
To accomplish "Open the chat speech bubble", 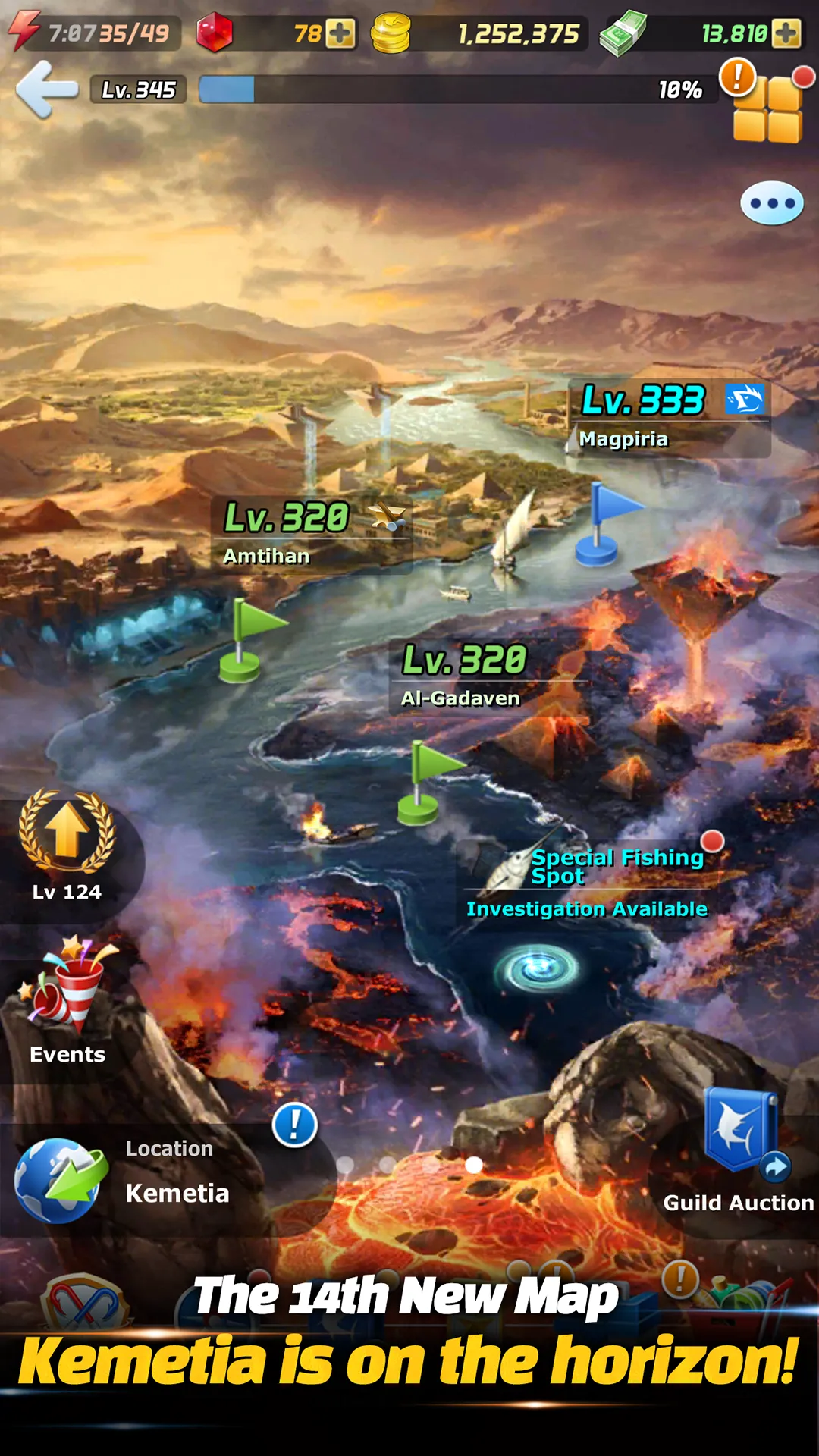I will (771, 203).
